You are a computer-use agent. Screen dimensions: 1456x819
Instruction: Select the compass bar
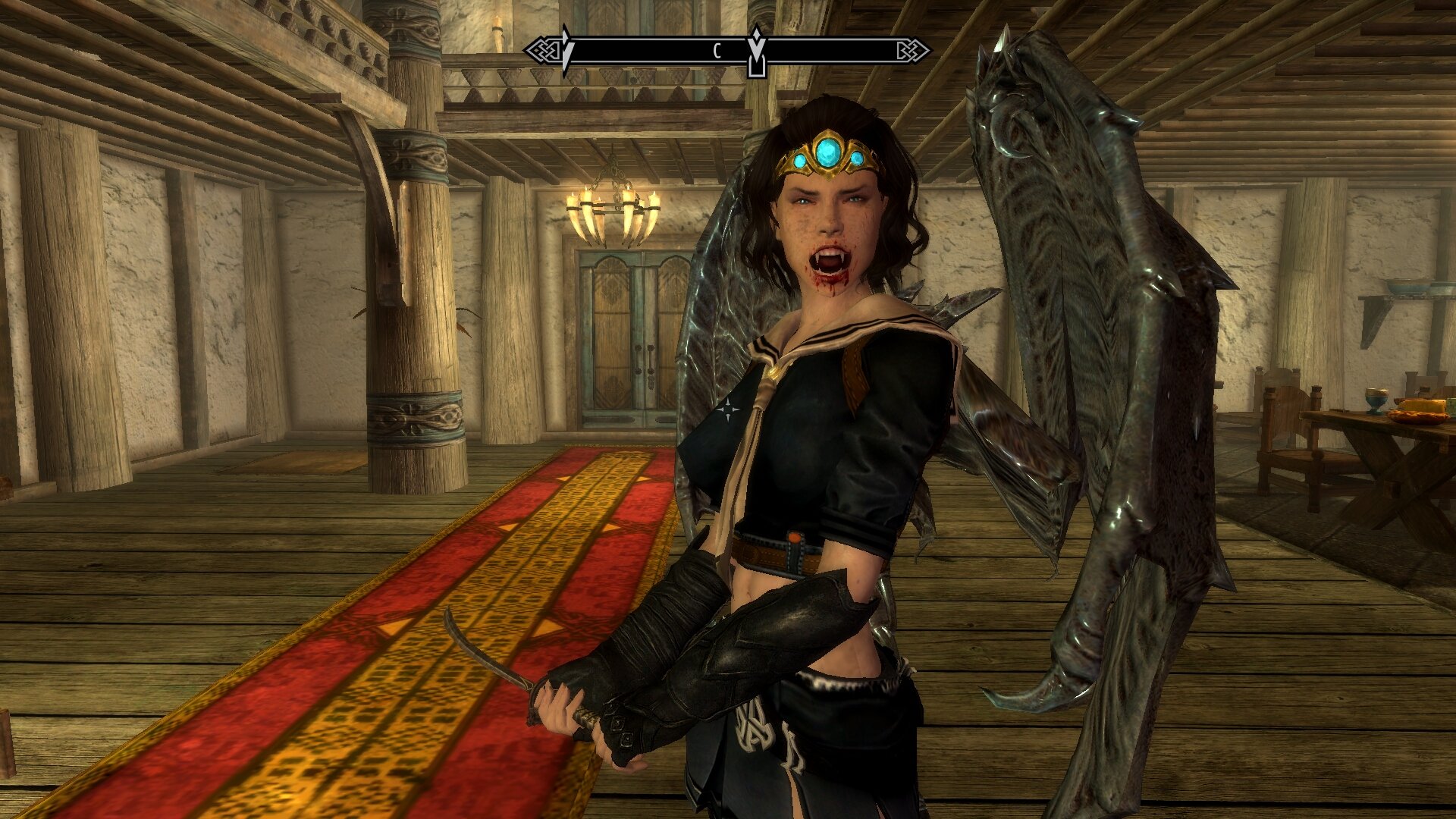click(660, 51)
